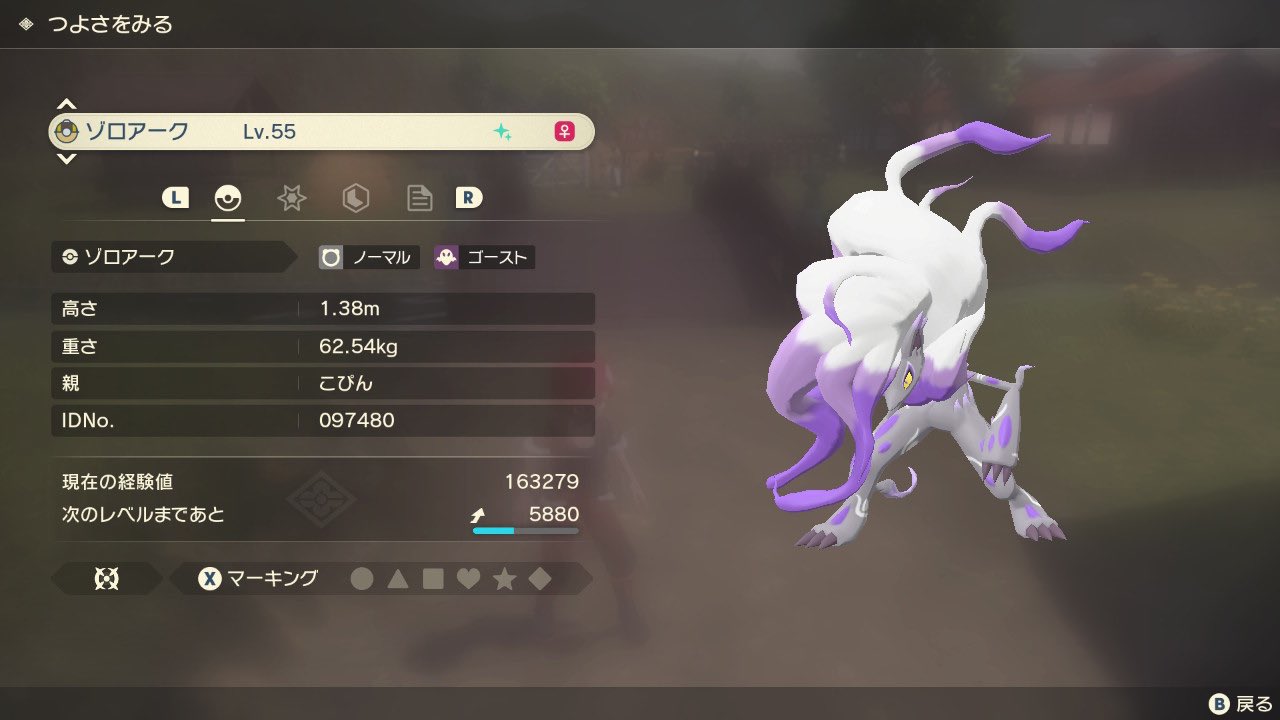Click the ghost icon on the ゴースト type badge
1280x720 pixels.
[x=444, y=257]
